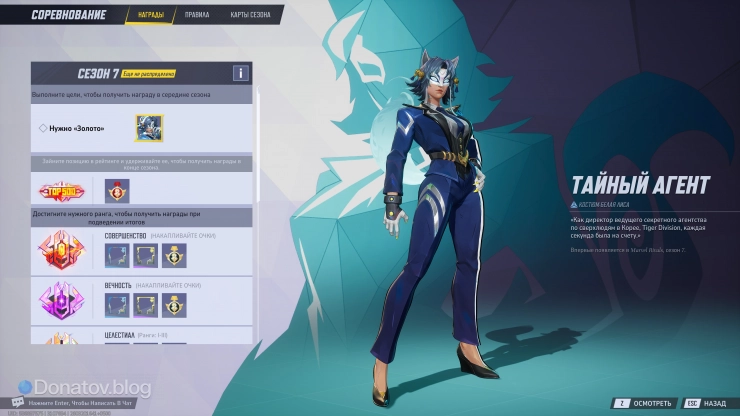This screenshot has width=740, height=416.
Task: Click the Осмотреть inspect button
Action: tap(637, 401)
